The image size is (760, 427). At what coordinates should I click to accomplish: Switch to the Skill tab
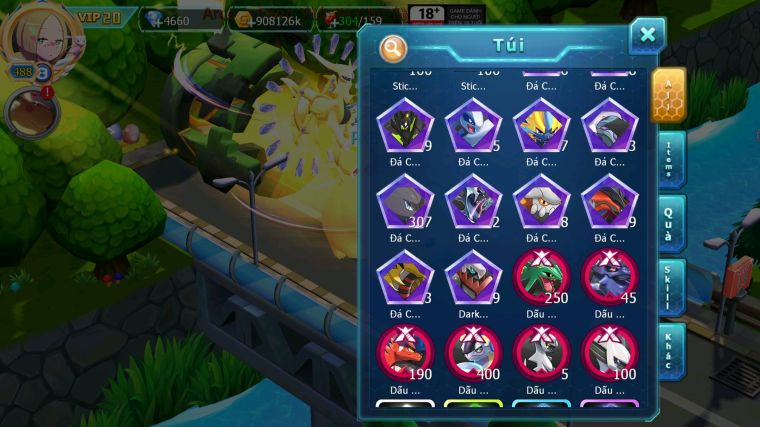click(x=670, y=288)
